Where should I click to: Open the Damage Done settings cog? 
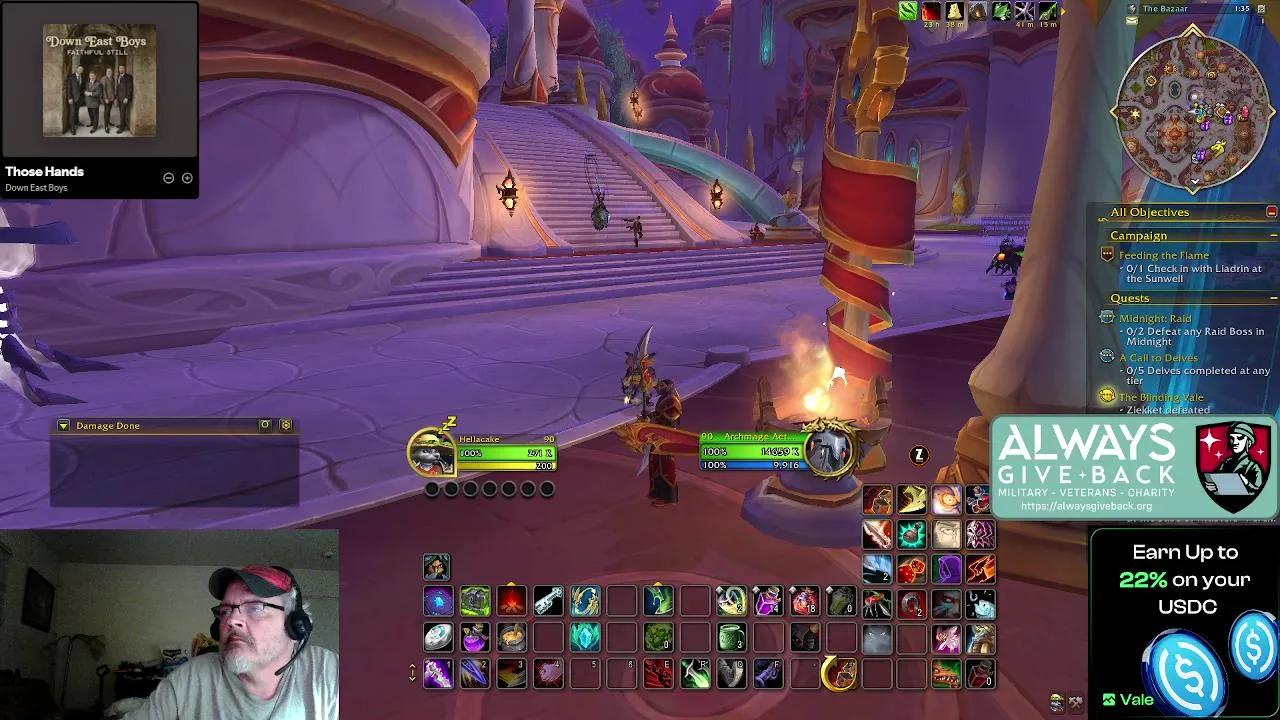pos(287,425)
